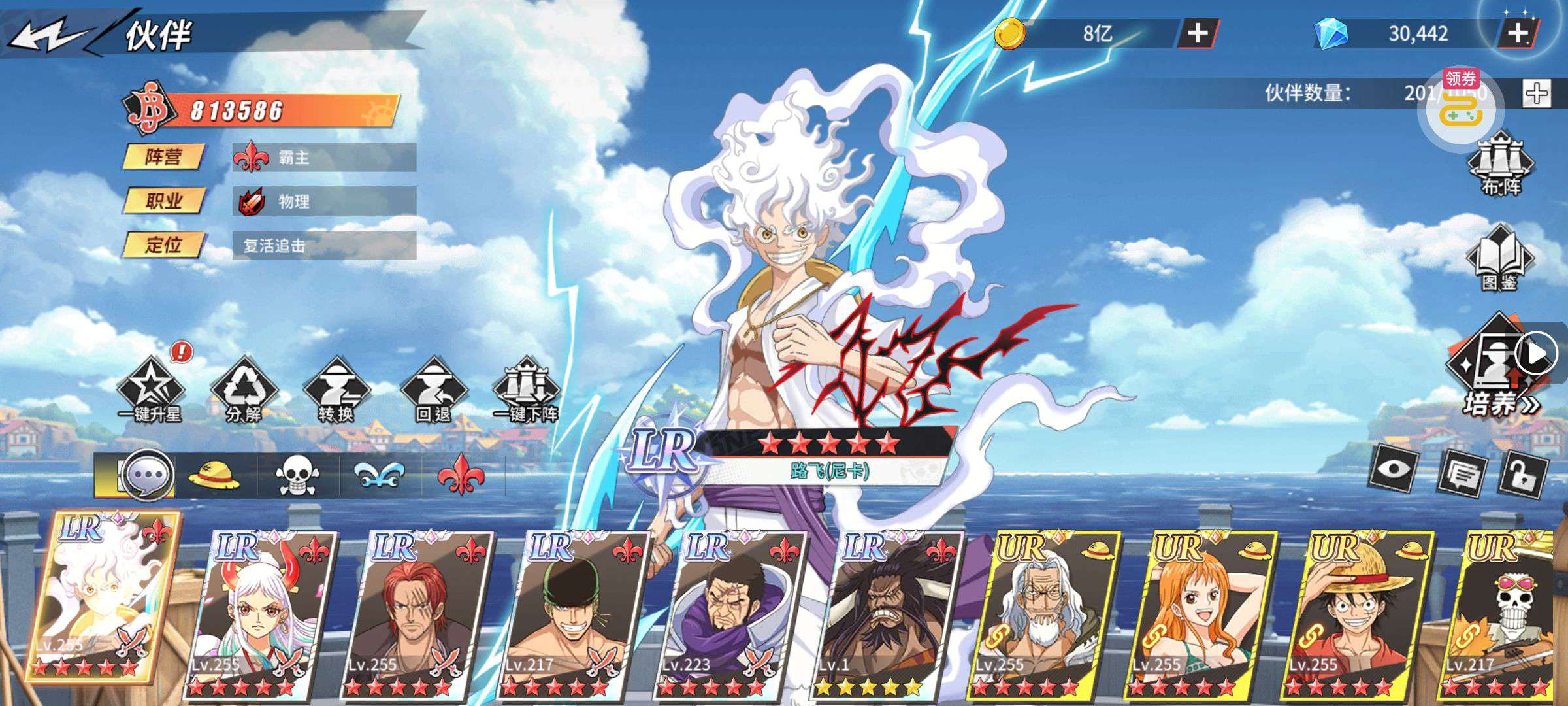Toggle the eye view icon
Image resolution: width=1568 pixels, height=706 pixels.
click(x=1394, y=468)
